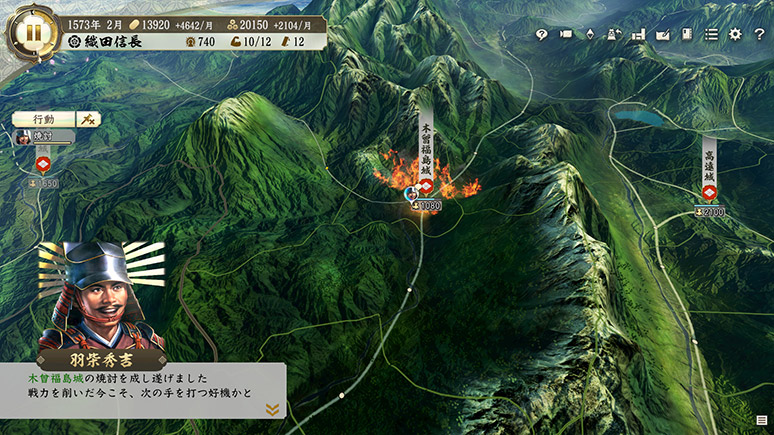Open the bulleted list menu

point(711,35)
